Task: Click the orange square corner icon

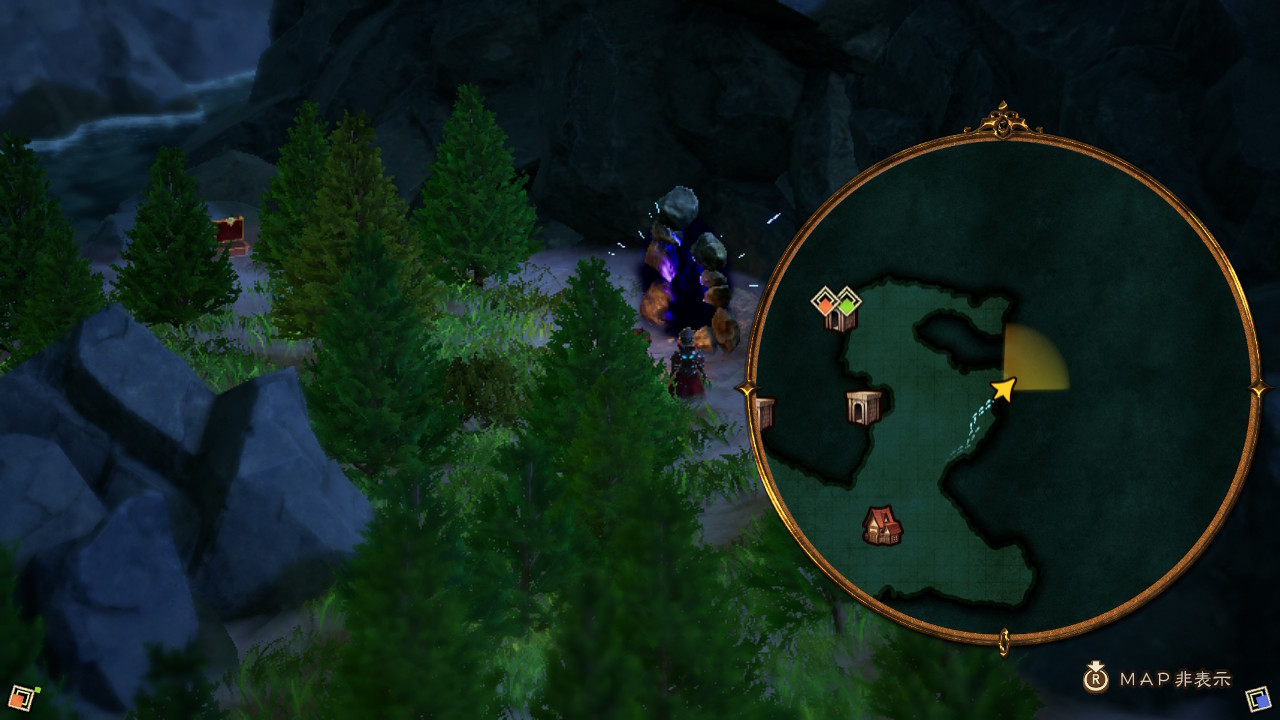Action: tap(22, 697)
